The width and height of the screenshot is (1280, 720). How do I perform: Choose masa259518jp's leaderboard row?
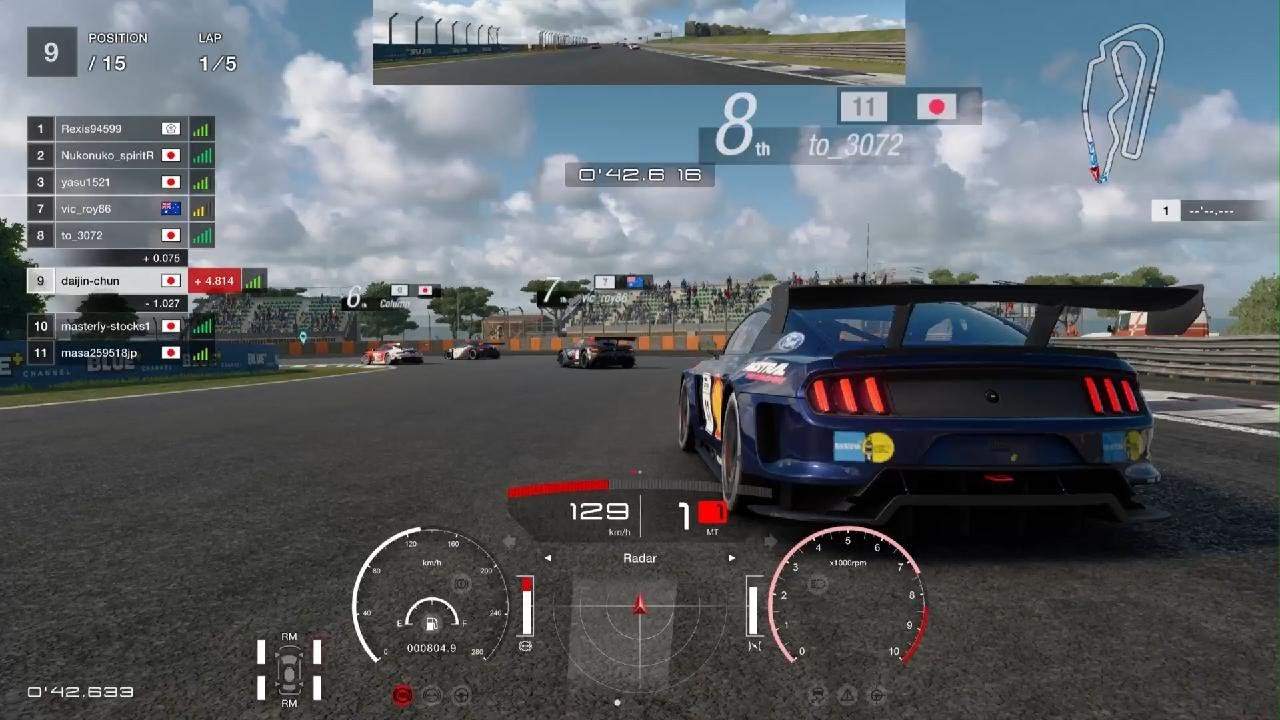coord(108,353)
